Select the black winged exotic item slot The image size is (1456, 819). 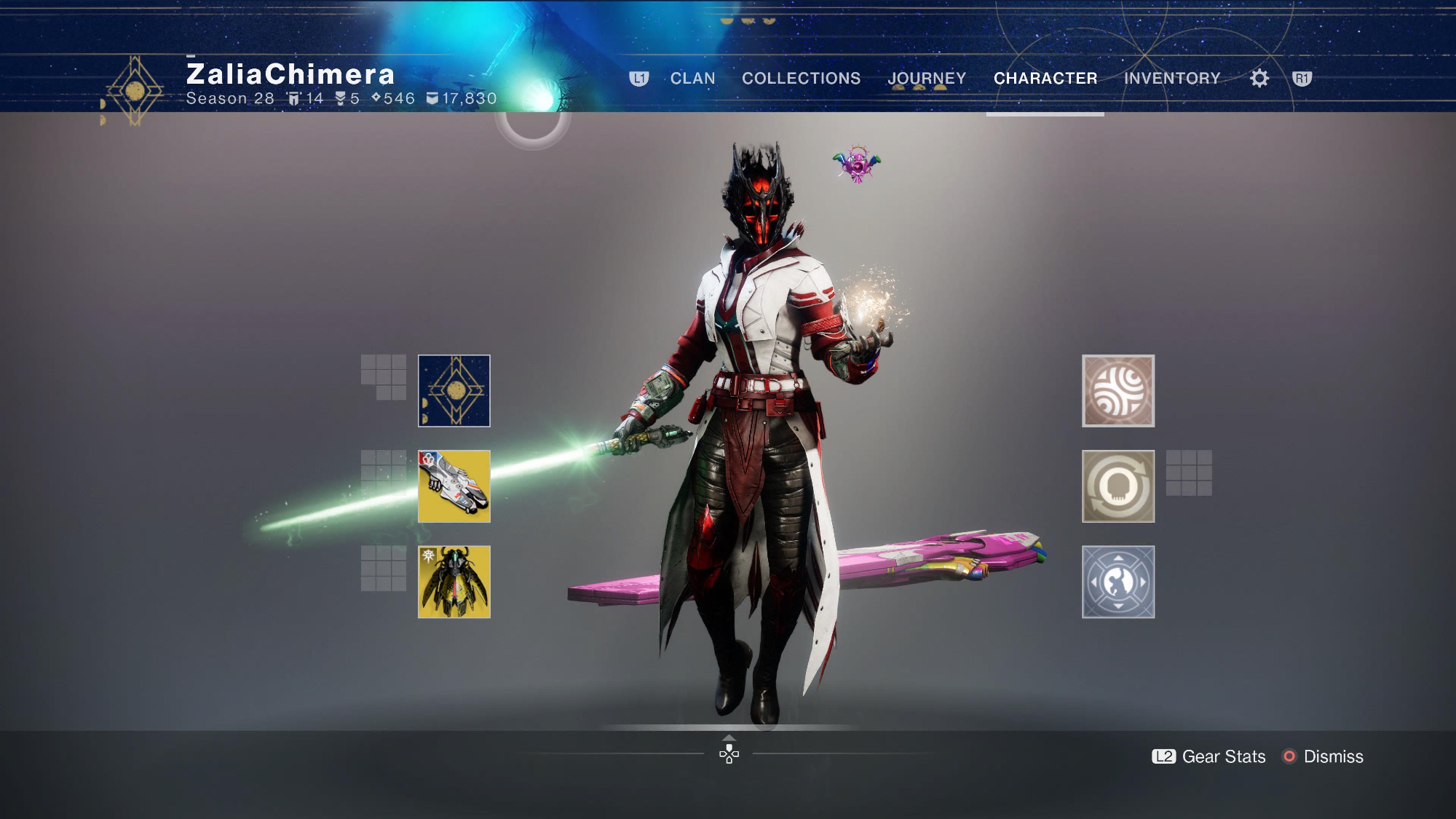click(454, 582)
